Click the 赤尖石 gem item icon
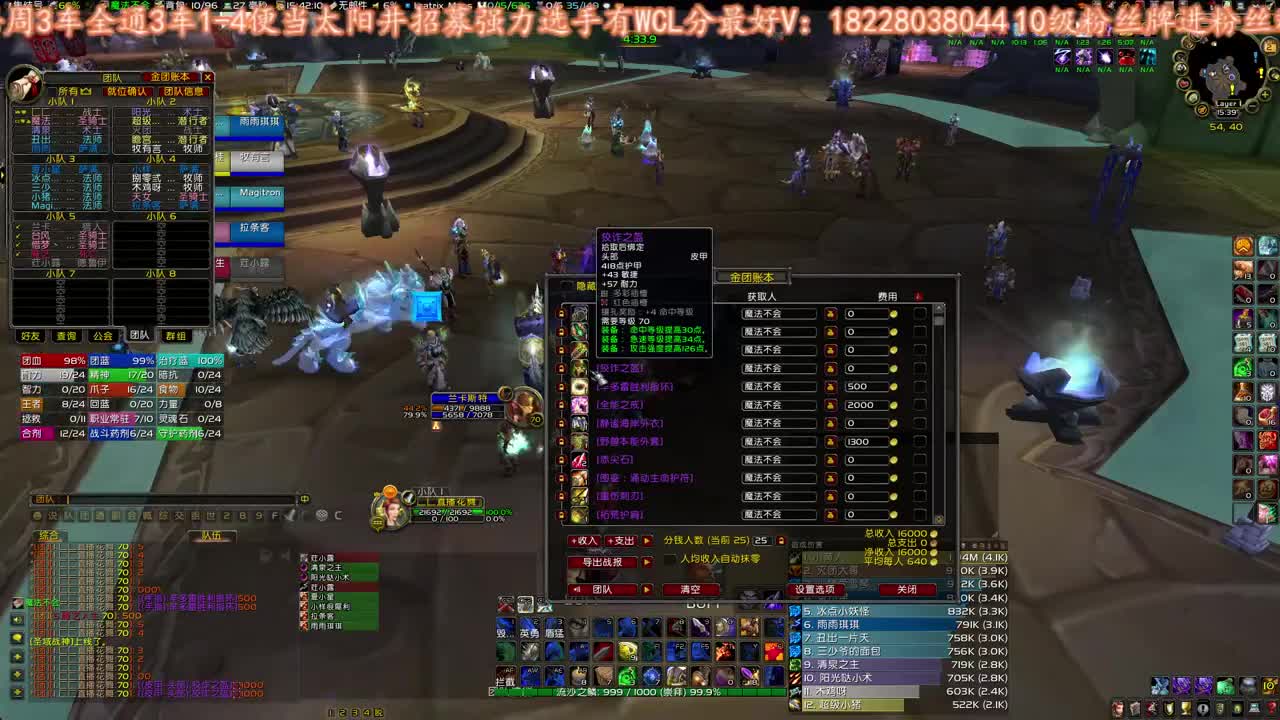The width and height of the screenshot is (1280, 720). pos(578,460)
